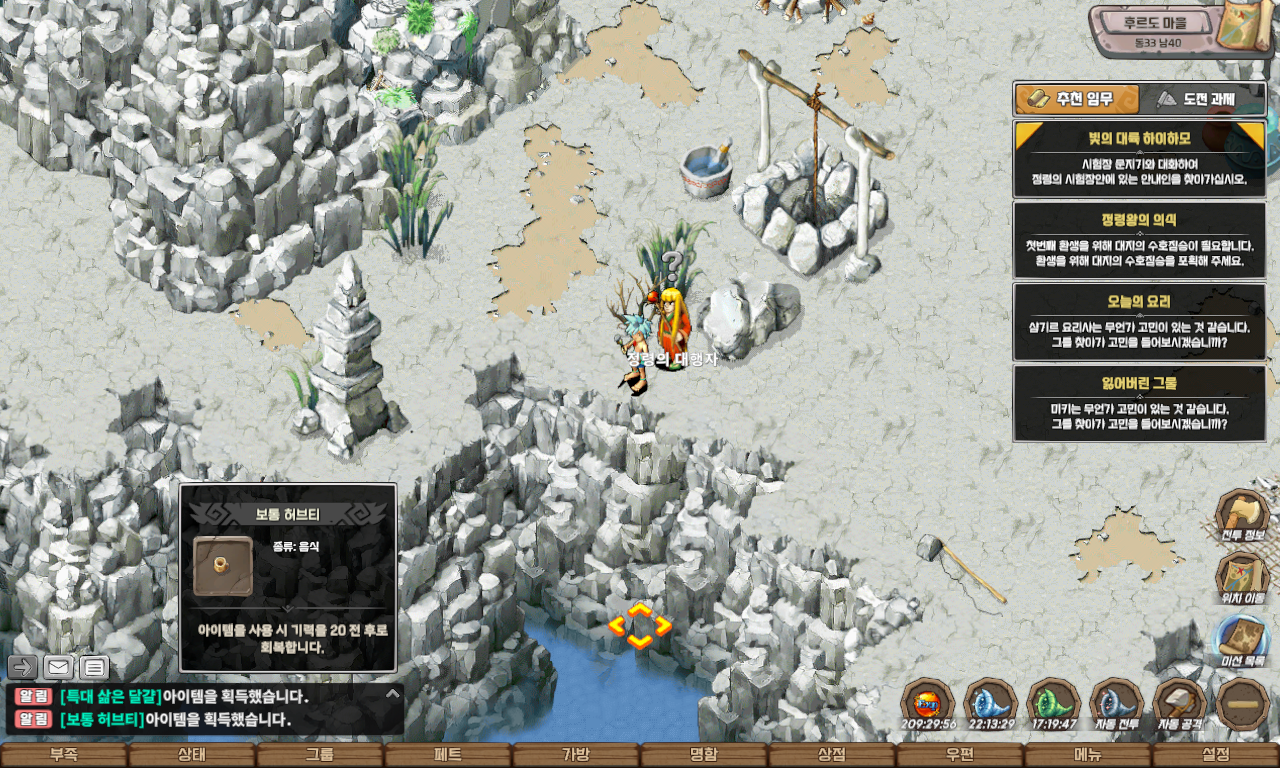Open the 가방 (bag) inventory
This screenshot has width=1280, height=768.
pos(576,756)
